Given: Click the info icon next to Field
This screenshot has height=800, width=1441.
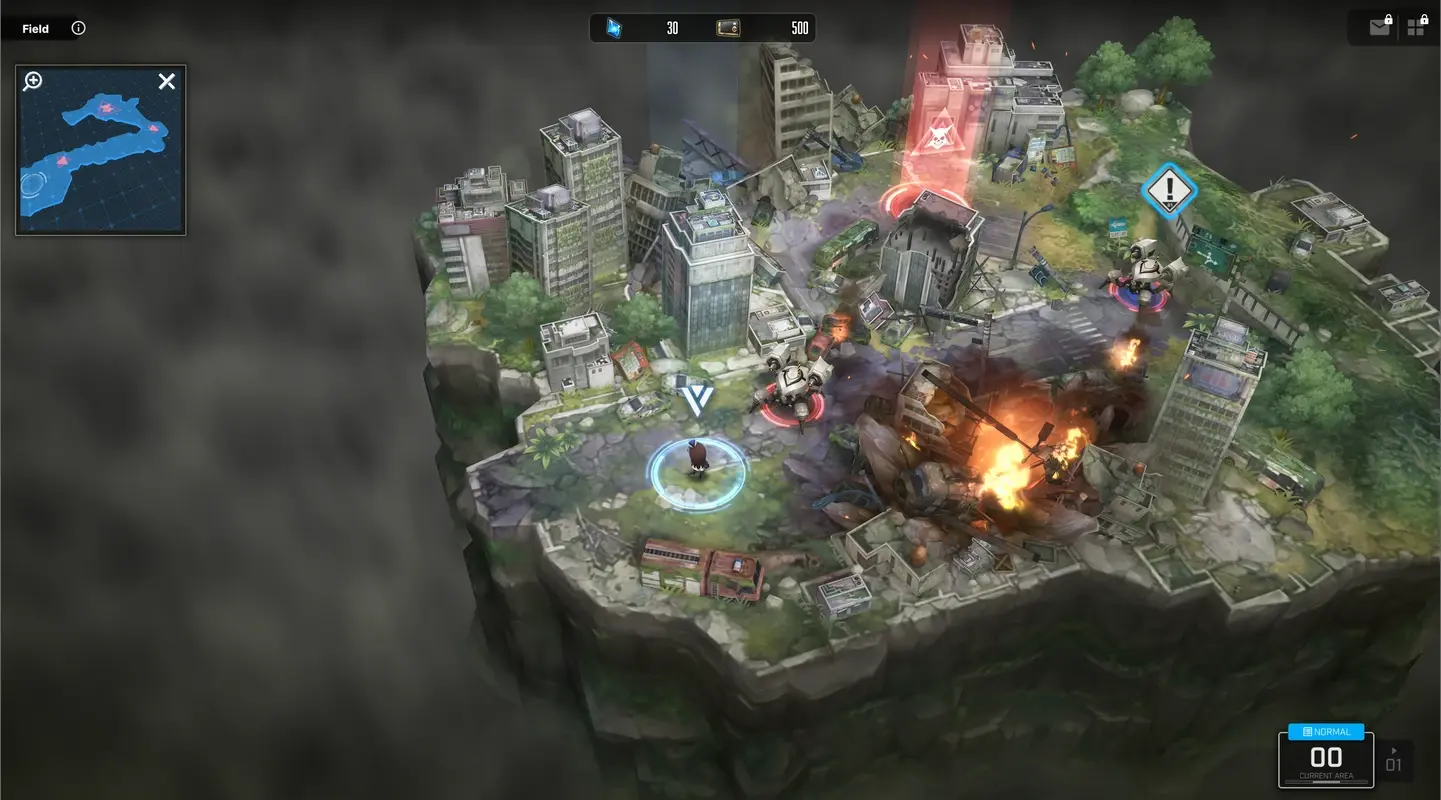Looking at the screenshot, I should 78,28.
